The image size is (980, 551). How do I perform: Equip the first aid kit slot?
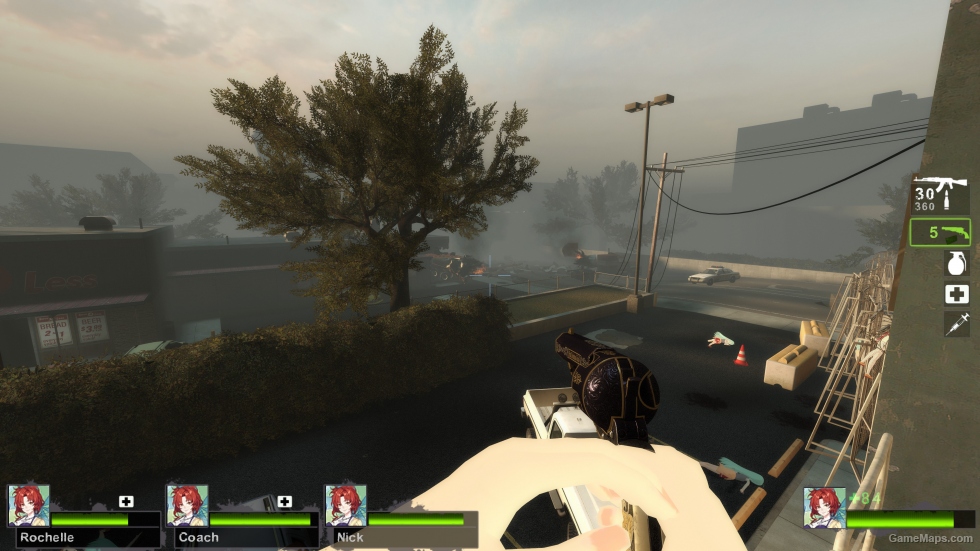pos(956,294)
